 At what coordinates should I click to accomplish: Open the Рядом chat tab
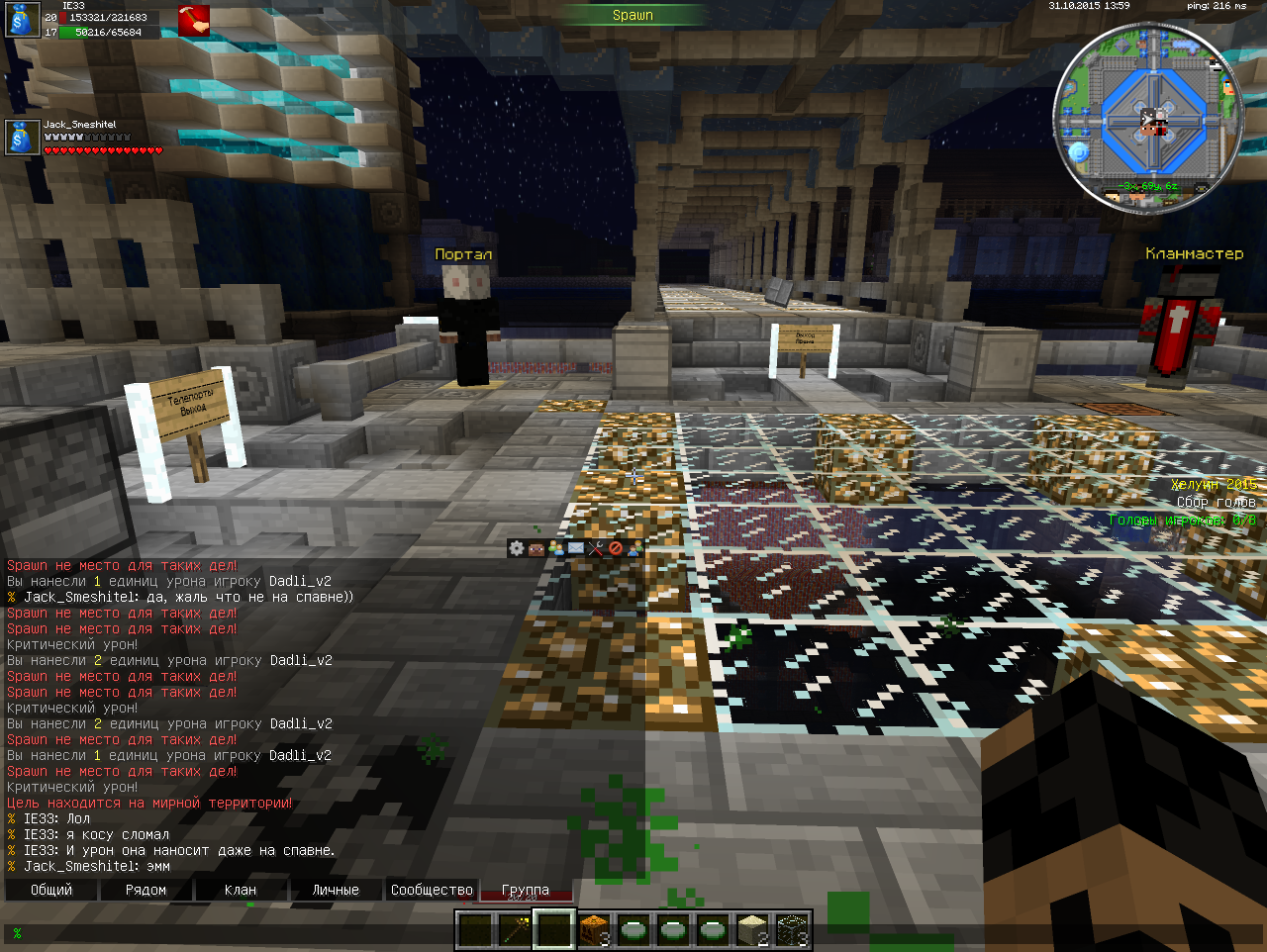coord(146,890)
